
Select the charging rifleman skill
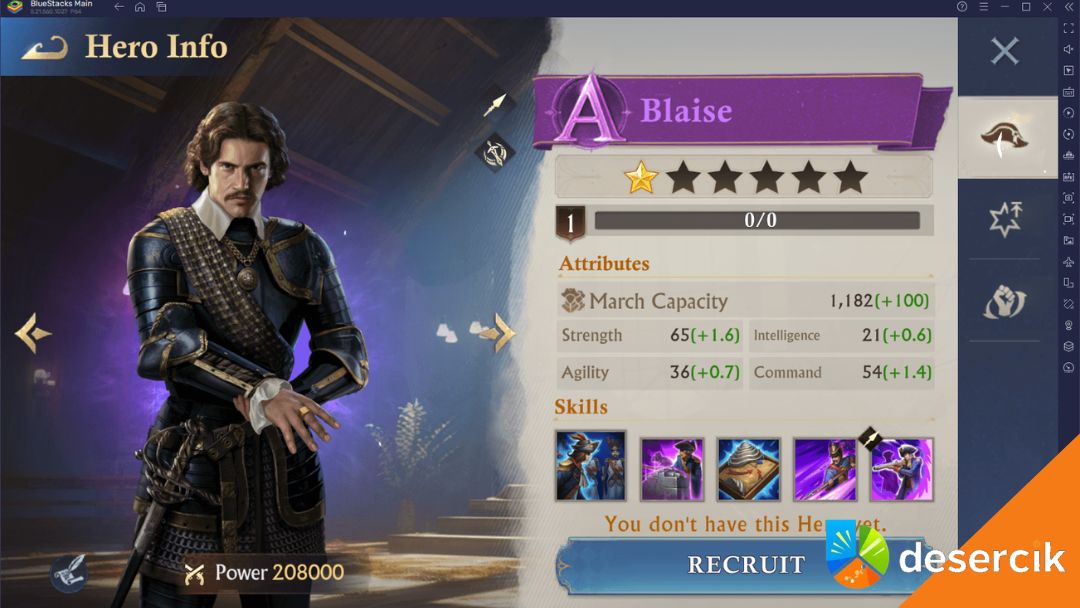point(825,469)
